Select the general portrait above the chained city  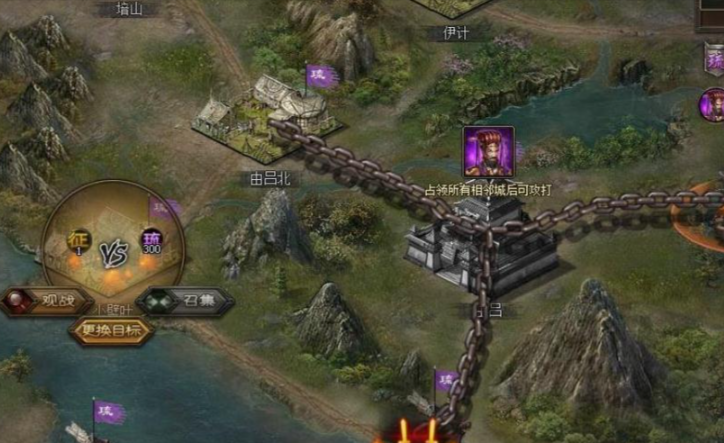[488, 152]
